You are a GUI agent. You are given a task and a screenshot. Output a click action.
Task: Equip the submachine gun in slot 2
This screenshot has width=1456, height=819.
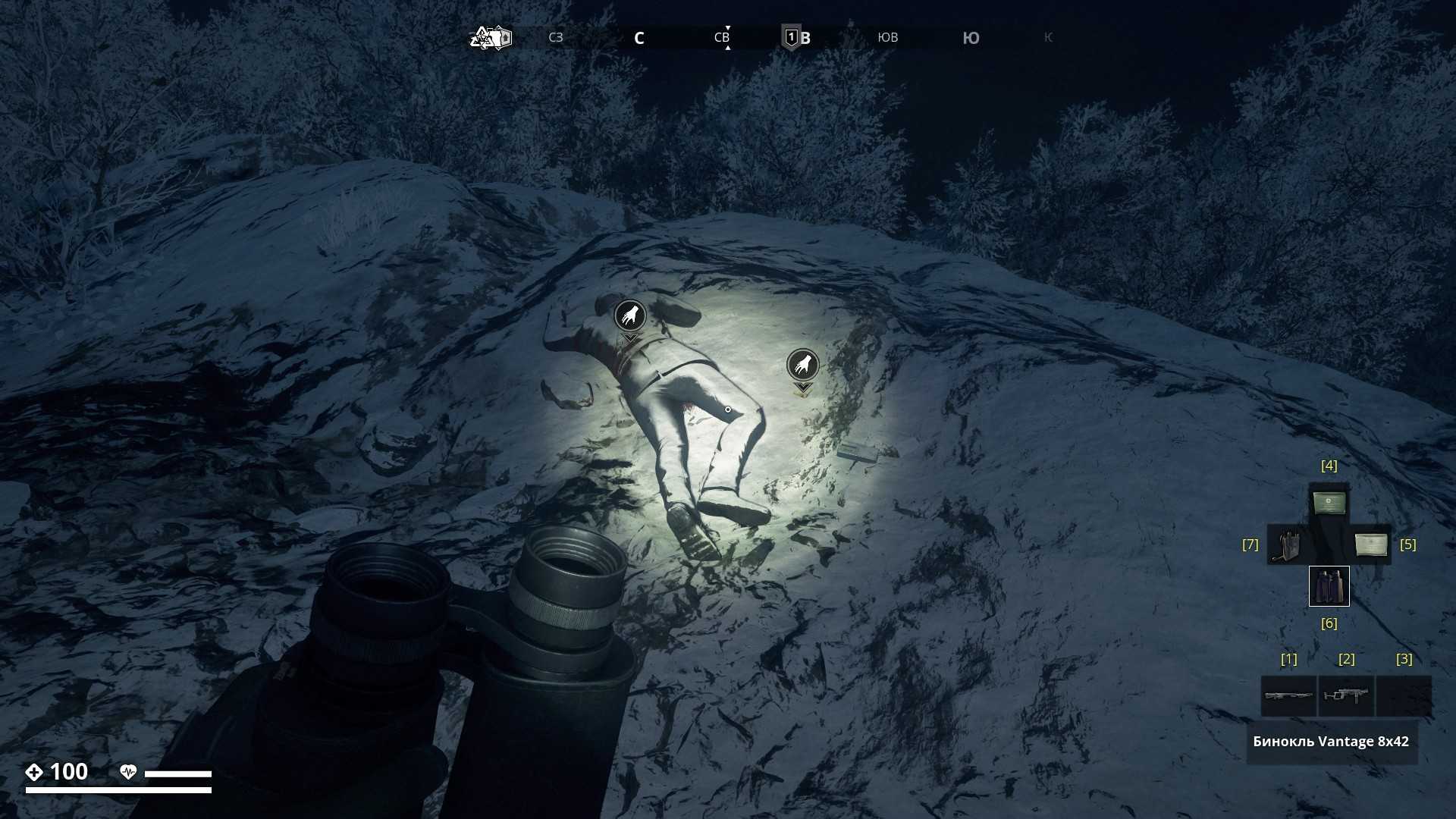click(x=1346, y=695)
